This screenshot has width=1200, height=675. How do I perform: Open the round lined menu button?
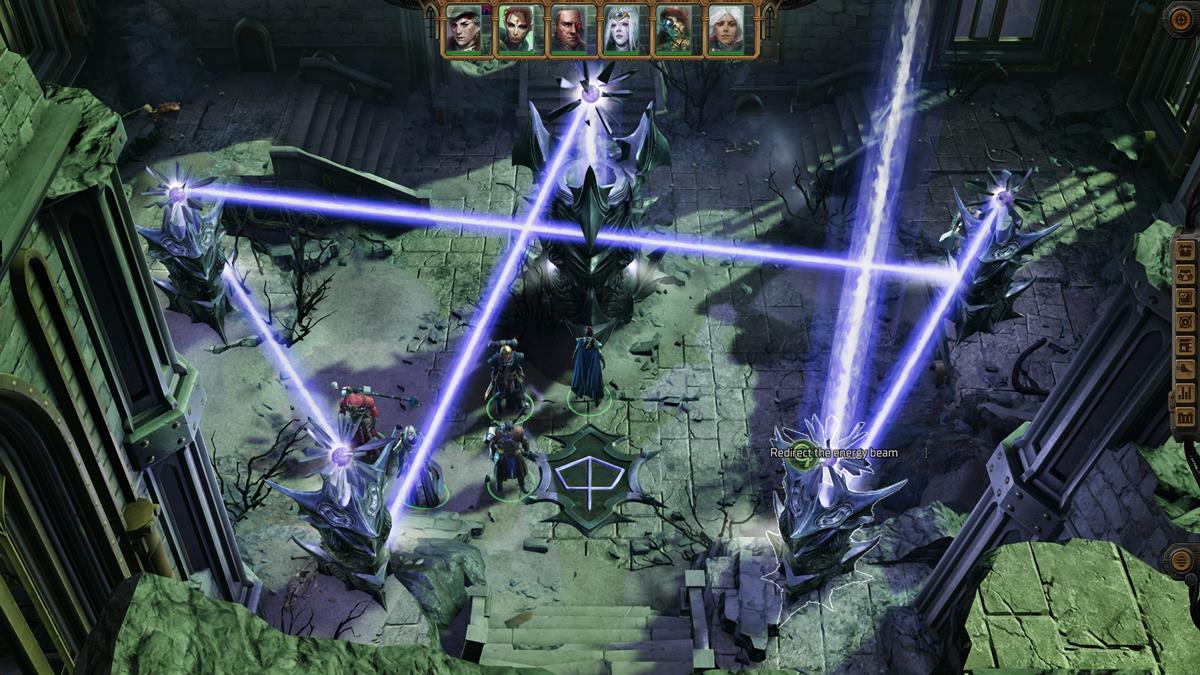[x=1183, y=559]
